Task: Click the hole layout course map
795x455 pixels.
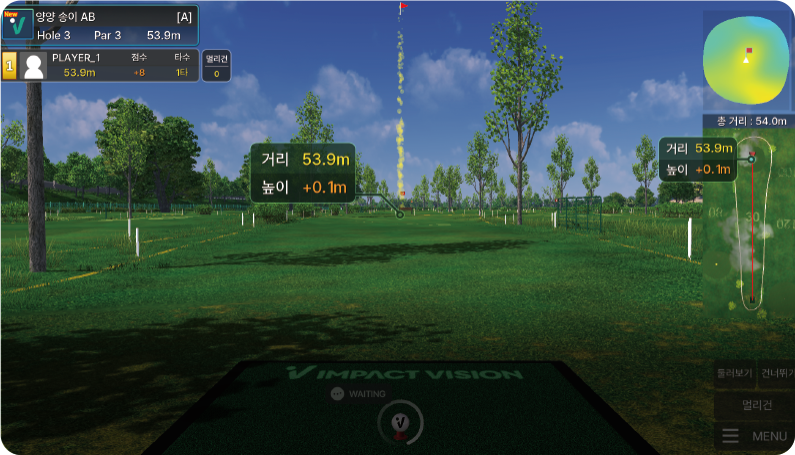Action: pos(752,232)
